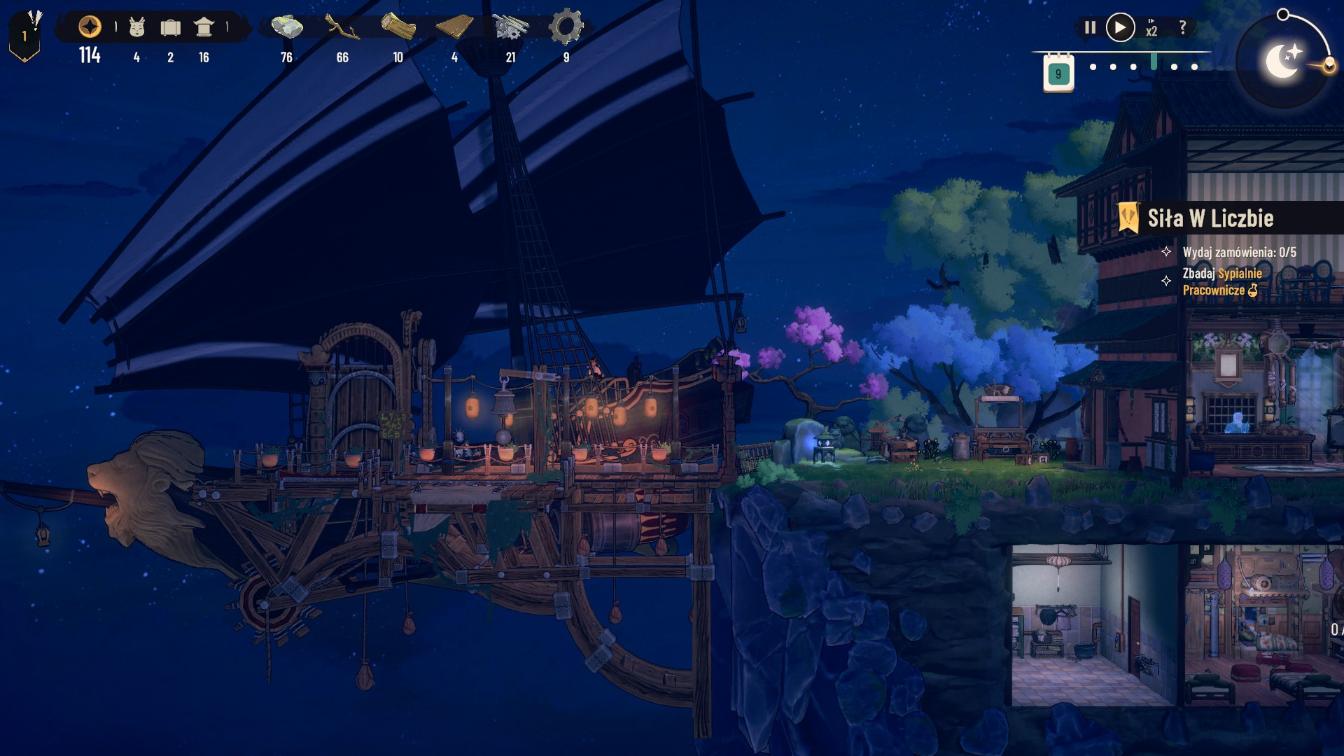Image resolution: width=1344 pixels, height=756 pixels.
Task: Select the gold compass coin currency
Action: click(x=90, y=27)
